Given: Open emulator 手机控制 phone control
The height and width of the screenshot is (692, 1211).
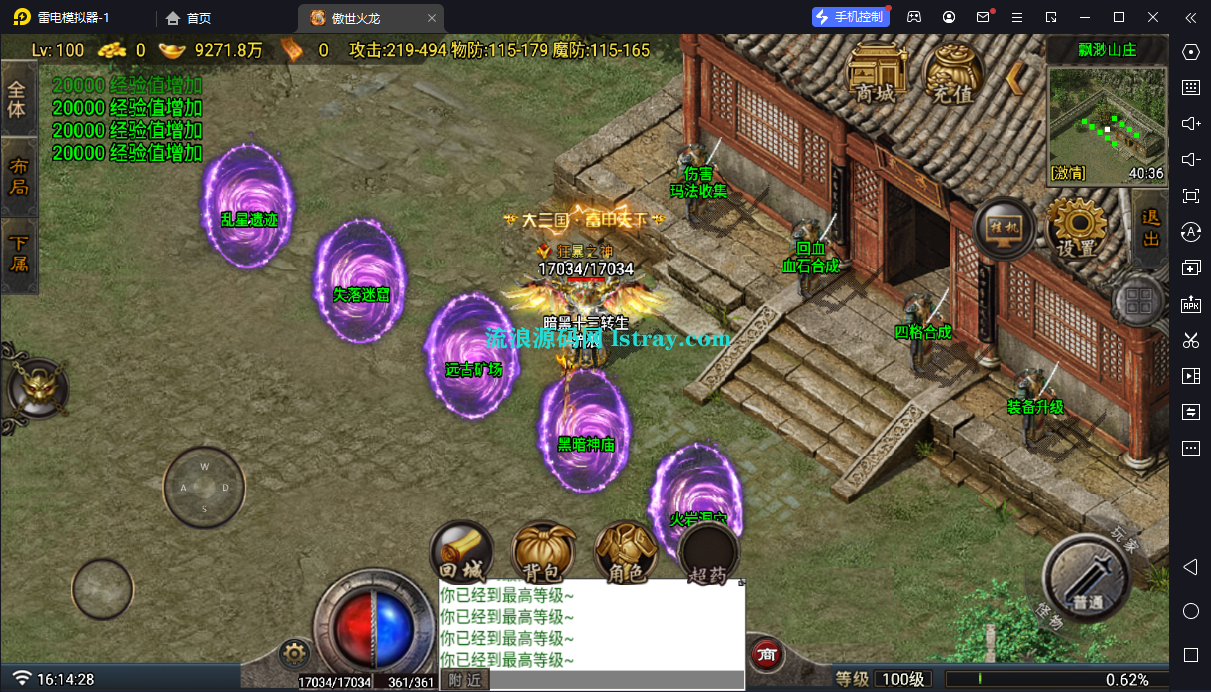Looking at the screenshot, I should coord(848,17).
